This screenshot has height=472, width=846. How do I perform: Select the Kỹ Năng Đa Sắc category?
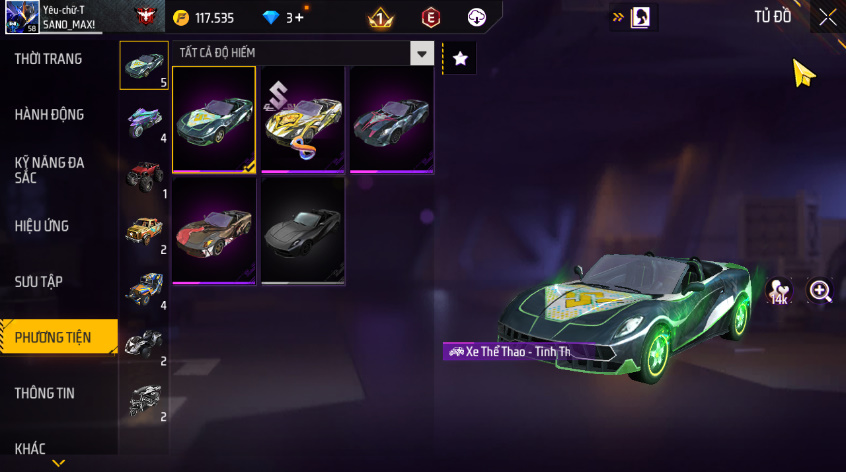point(50,169)
